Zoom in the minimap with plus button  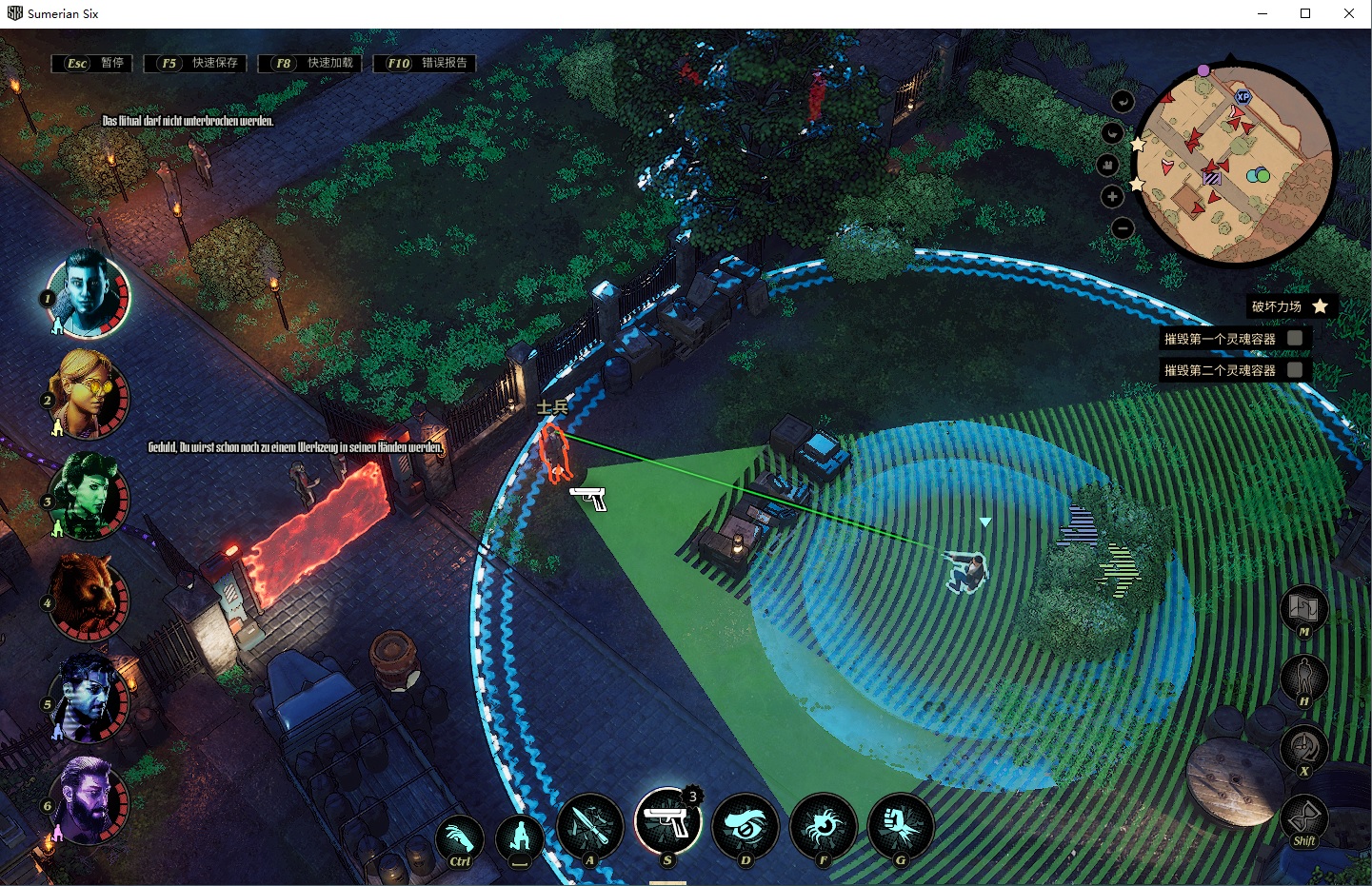pyautogui.click(x=1112, y=196)
